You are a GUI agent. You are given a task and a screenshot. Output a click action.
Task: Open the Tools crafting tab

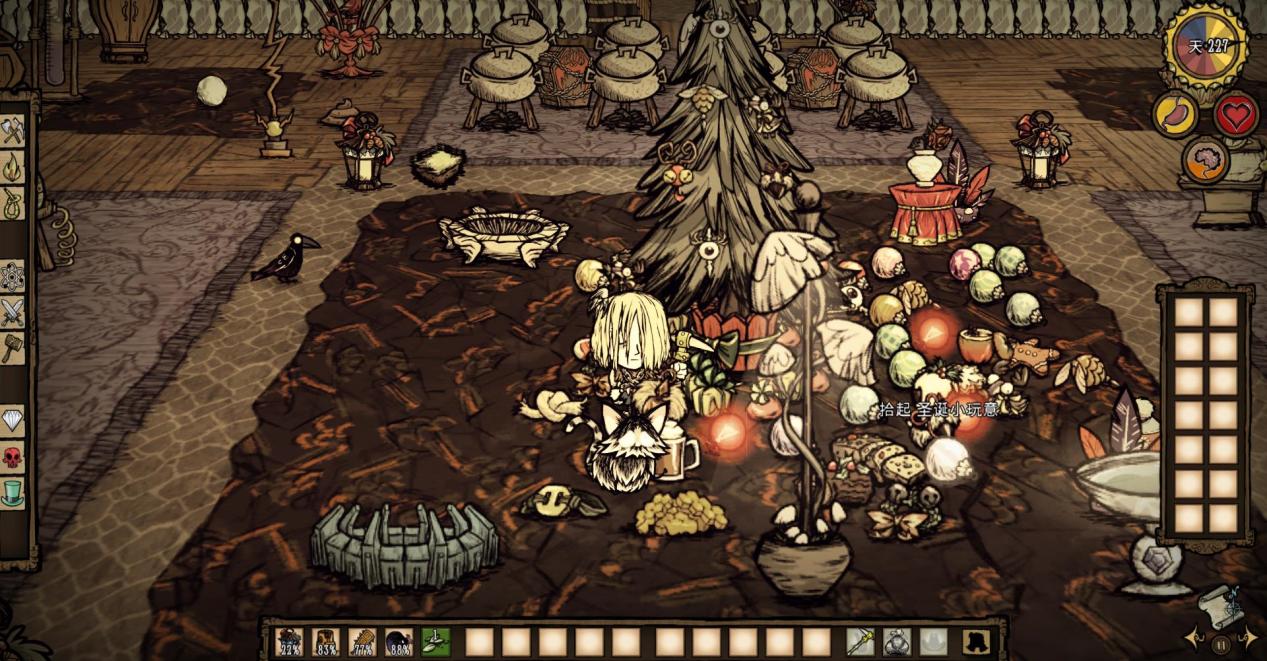[12, 131]
